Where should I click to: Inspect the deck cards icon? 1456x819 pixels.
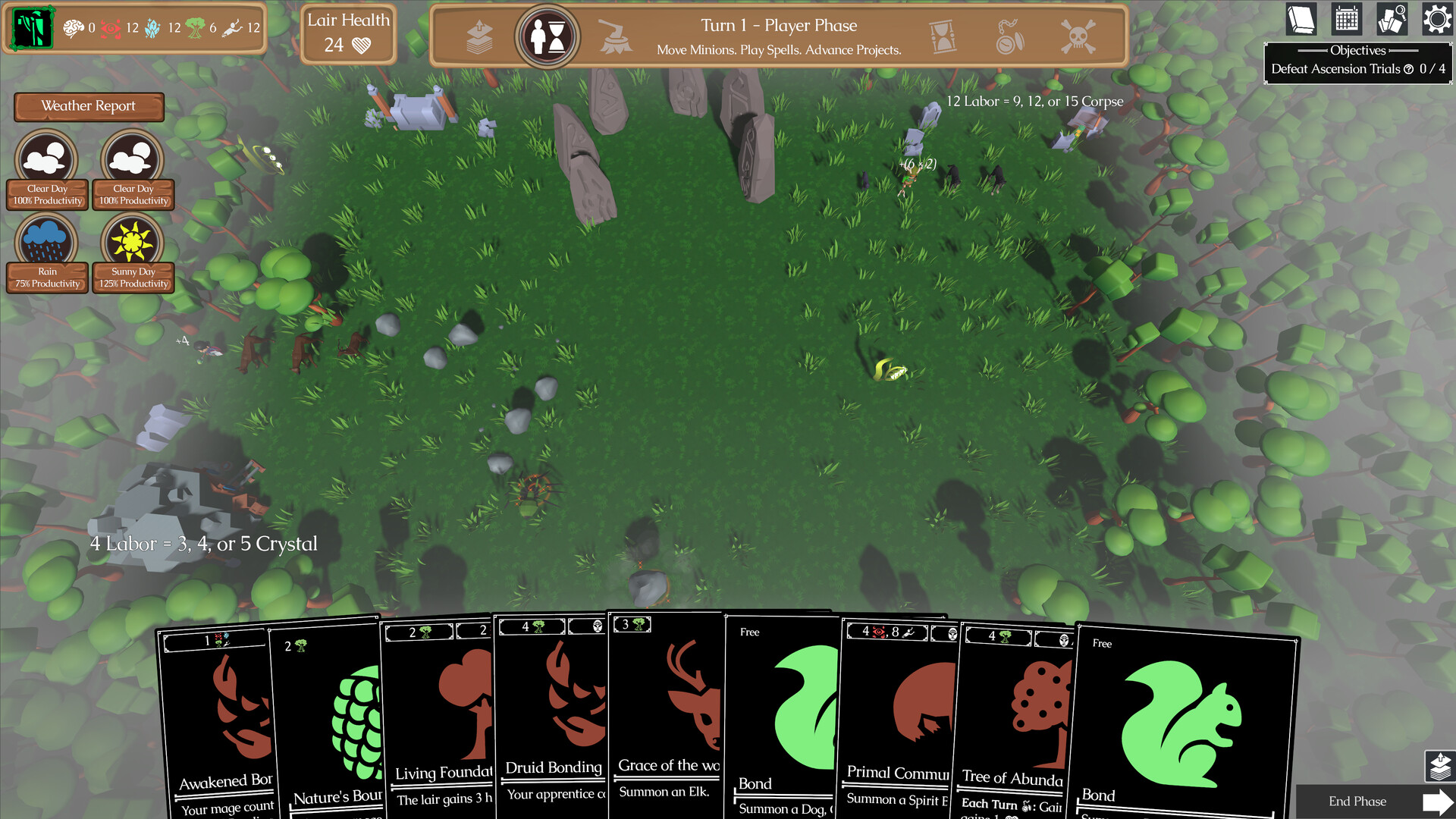coord(1392,20)
